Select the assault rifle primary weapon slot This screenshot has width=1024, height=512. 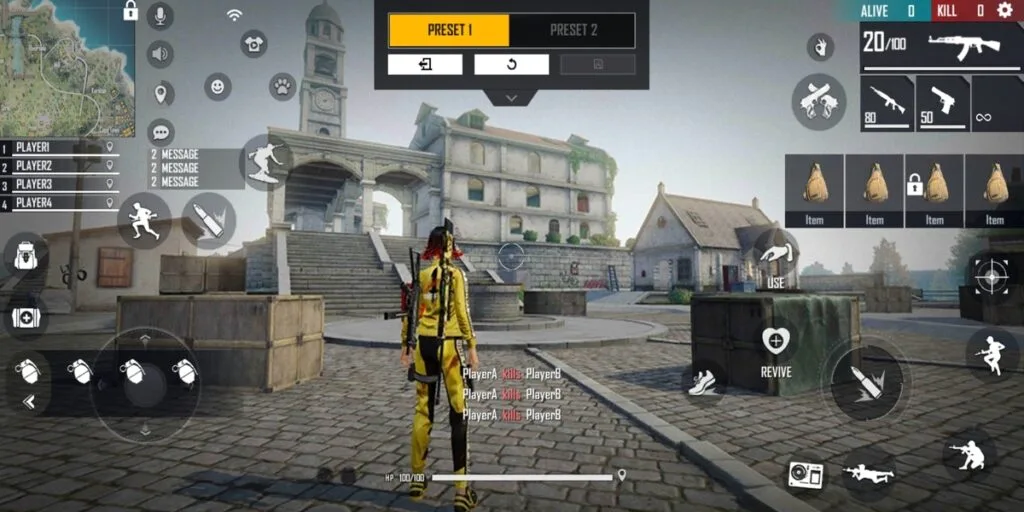click(x=886, y=103)
